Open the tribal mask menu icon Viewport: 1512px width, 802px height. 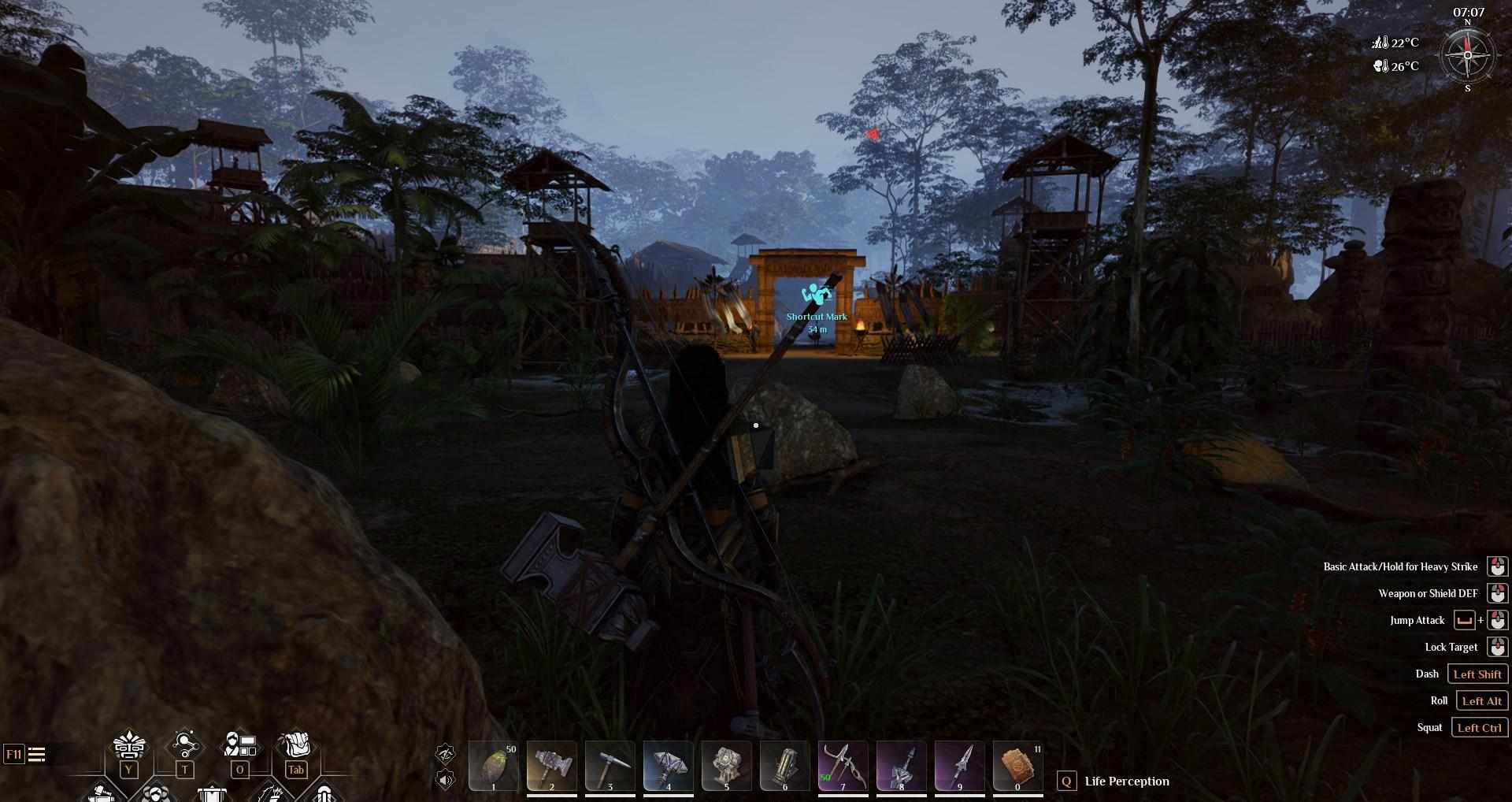click(128, 745)
